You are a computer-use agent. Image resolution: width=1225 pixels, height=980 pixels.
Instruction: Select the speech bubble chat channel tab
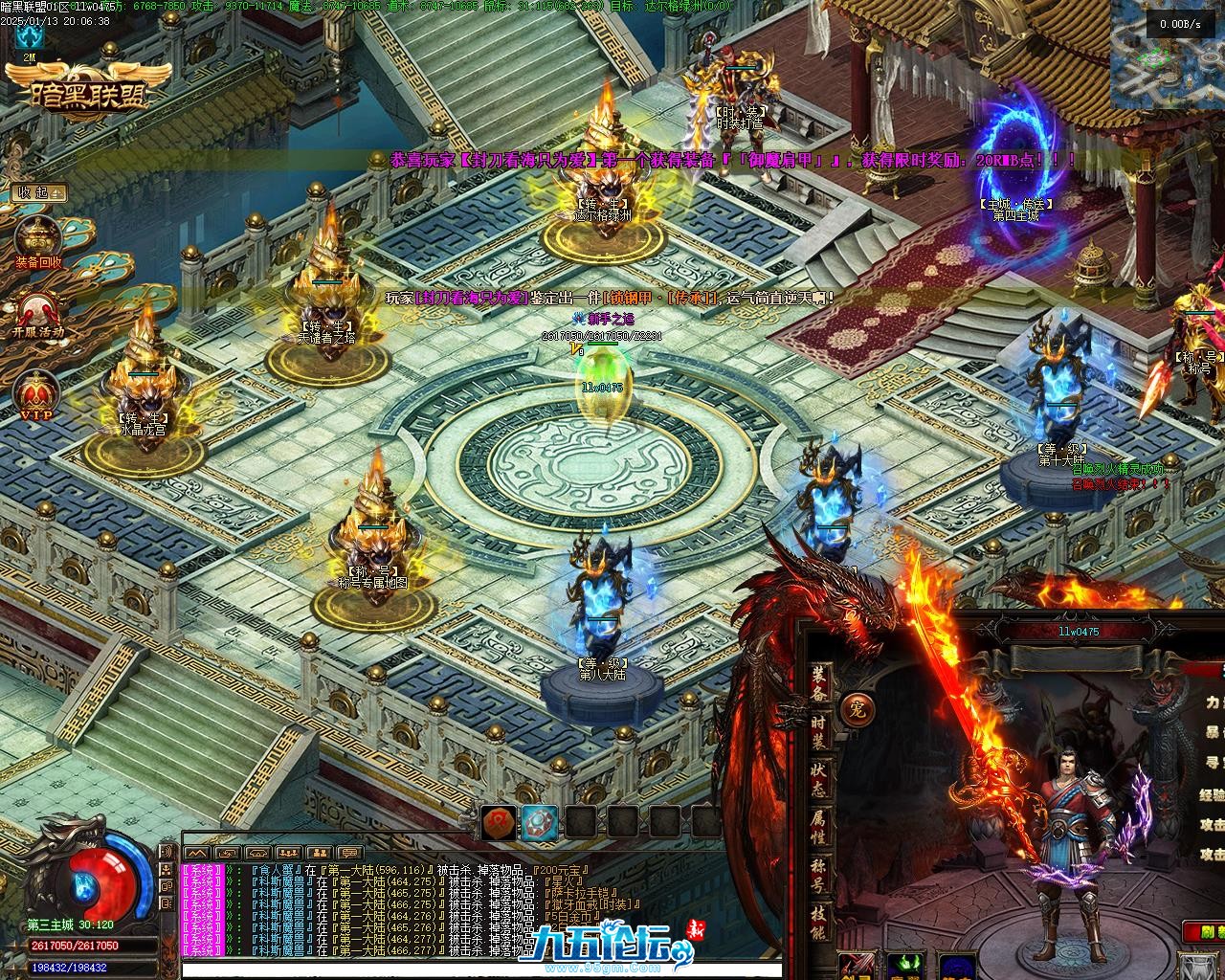tap(351, 852)
